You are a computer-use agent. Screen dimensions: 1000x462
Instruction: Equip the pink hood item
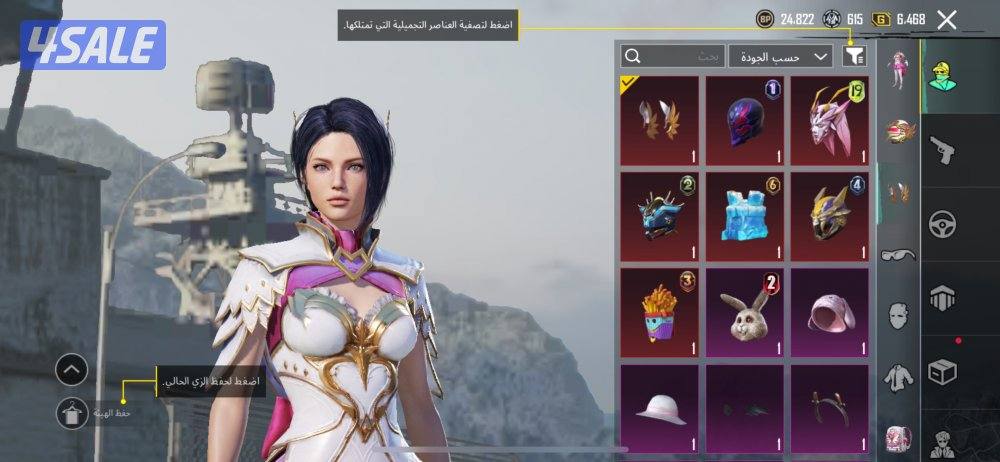[x=830, y=311]
